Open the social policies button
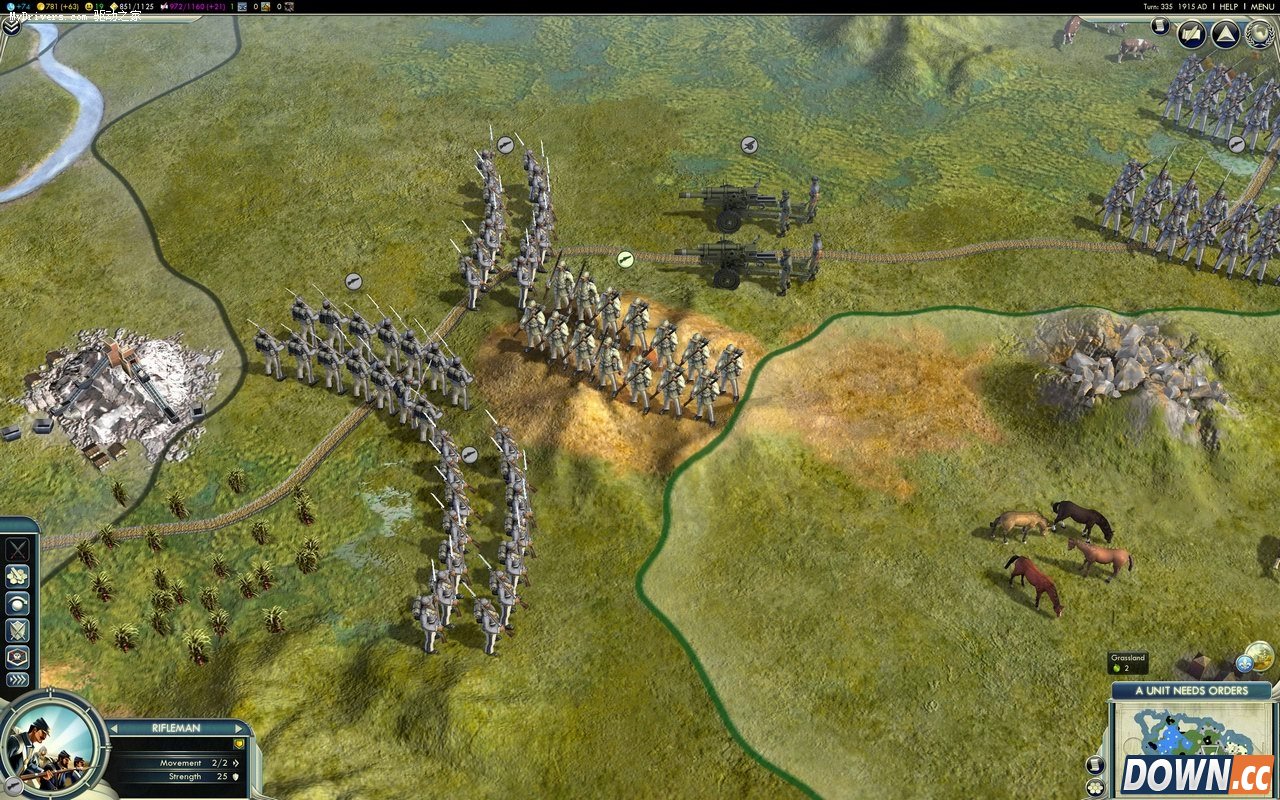Viewport: 1280px width, 800px height. click(x=1191, y=35)
